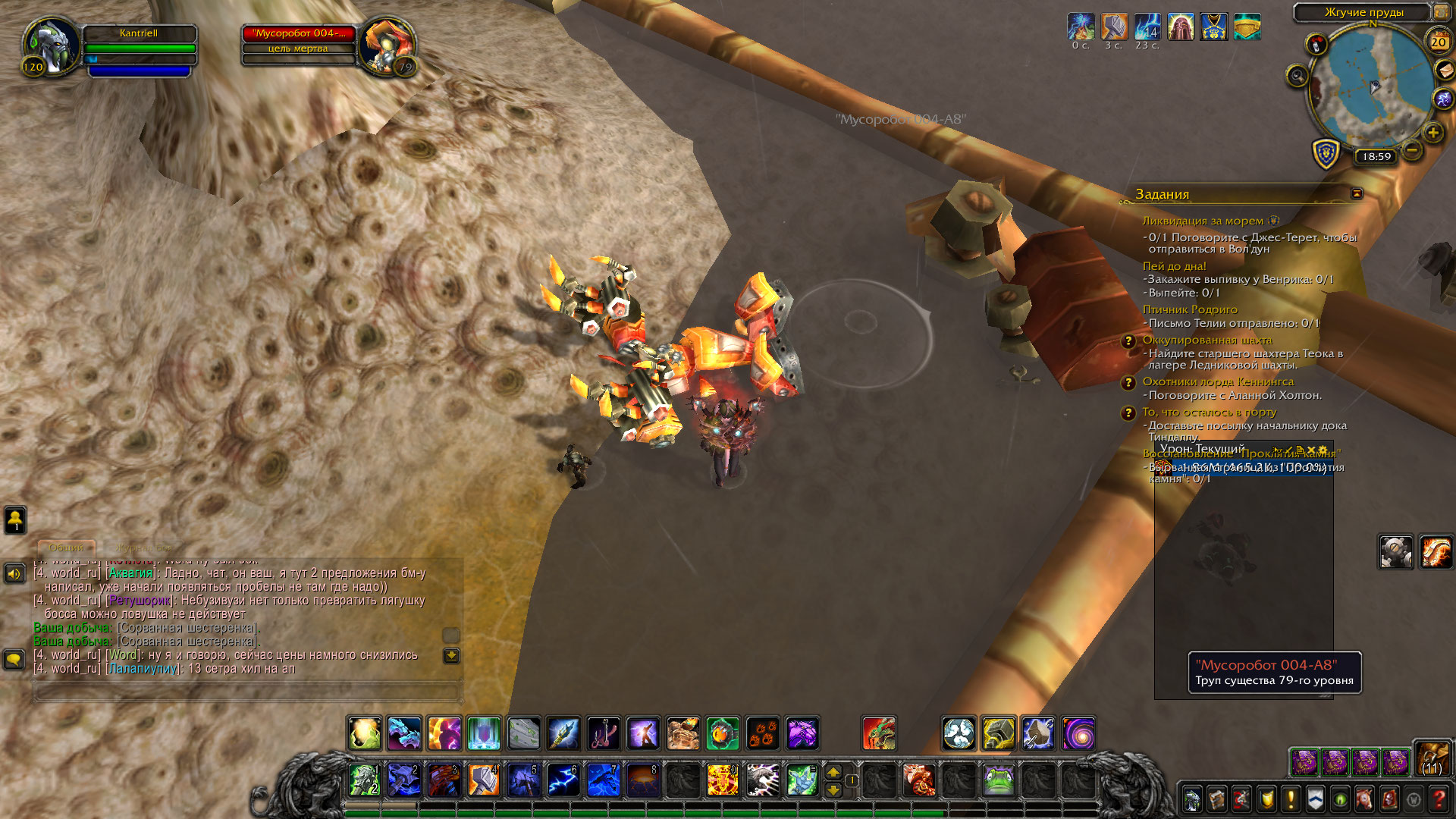The height and width of the screenshot is (819, 1456).
Task: Zoom out the minimap
Action: point(1411,149)
